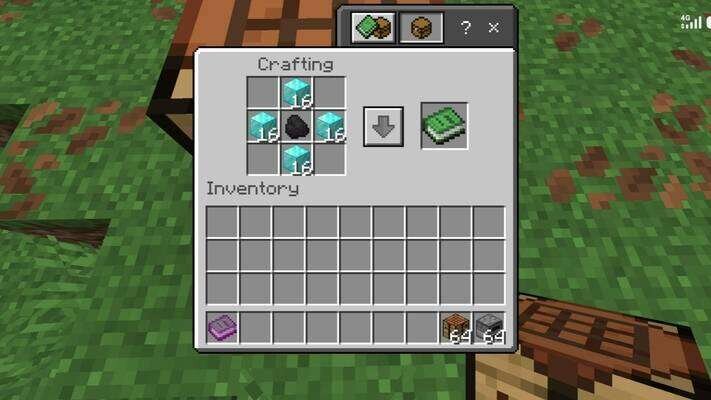
Task: Pick up the top-middle diamond block stack
Action: coord(297,93)
